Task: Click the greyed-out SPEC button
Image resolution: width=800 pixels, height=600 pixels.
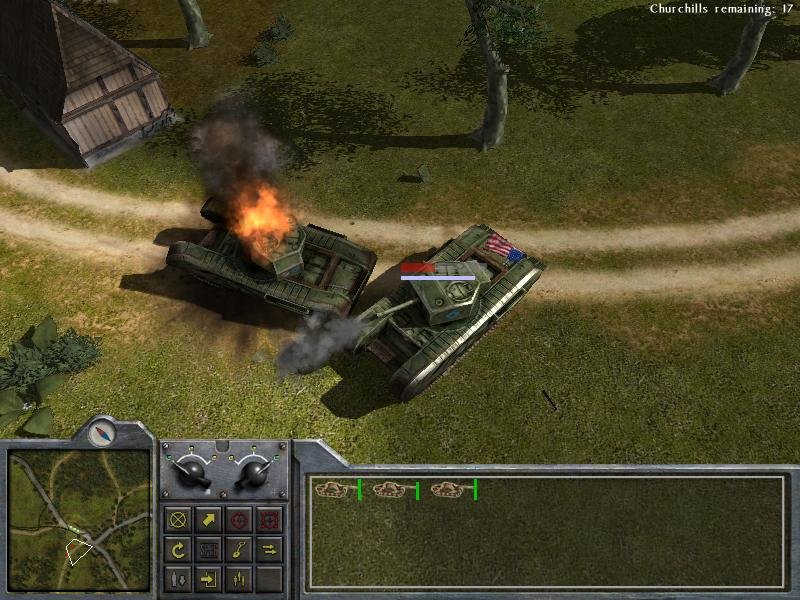Action: tap(209, 549)
